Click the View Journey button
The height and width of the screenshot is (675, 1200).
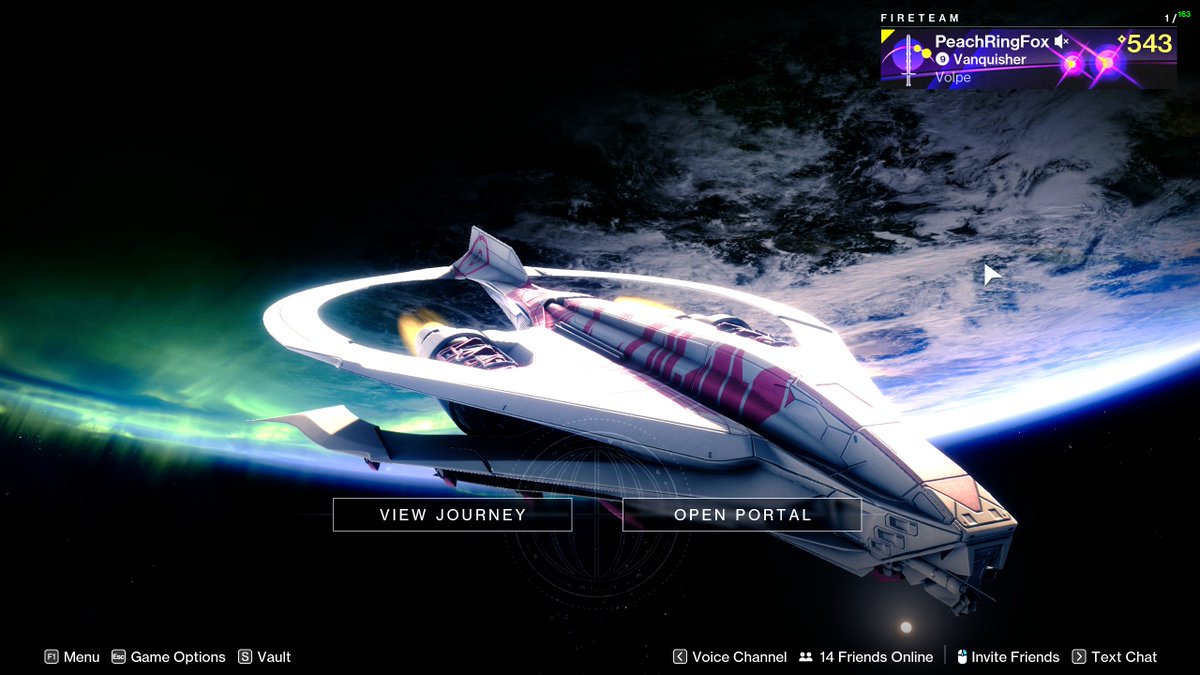point(452,515)
